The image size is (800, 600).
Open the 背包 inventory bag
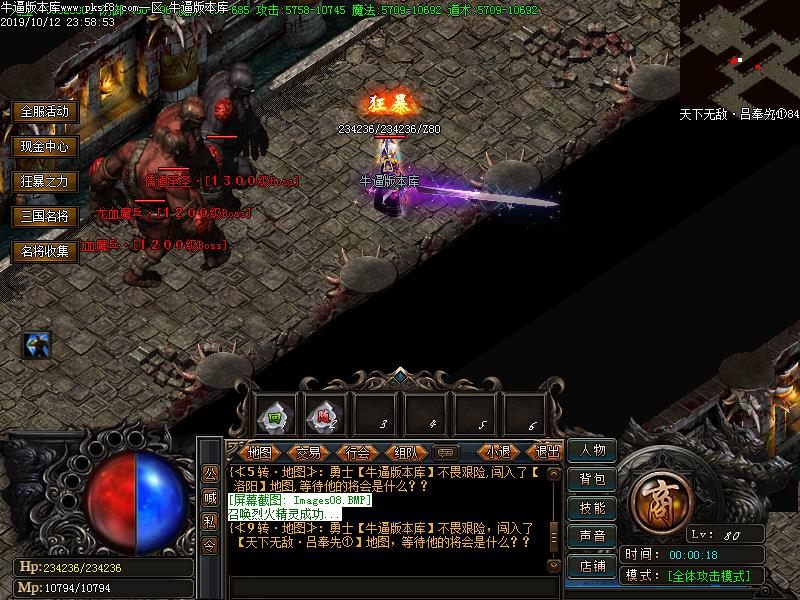pyautogui.click(x=592, y=479)
